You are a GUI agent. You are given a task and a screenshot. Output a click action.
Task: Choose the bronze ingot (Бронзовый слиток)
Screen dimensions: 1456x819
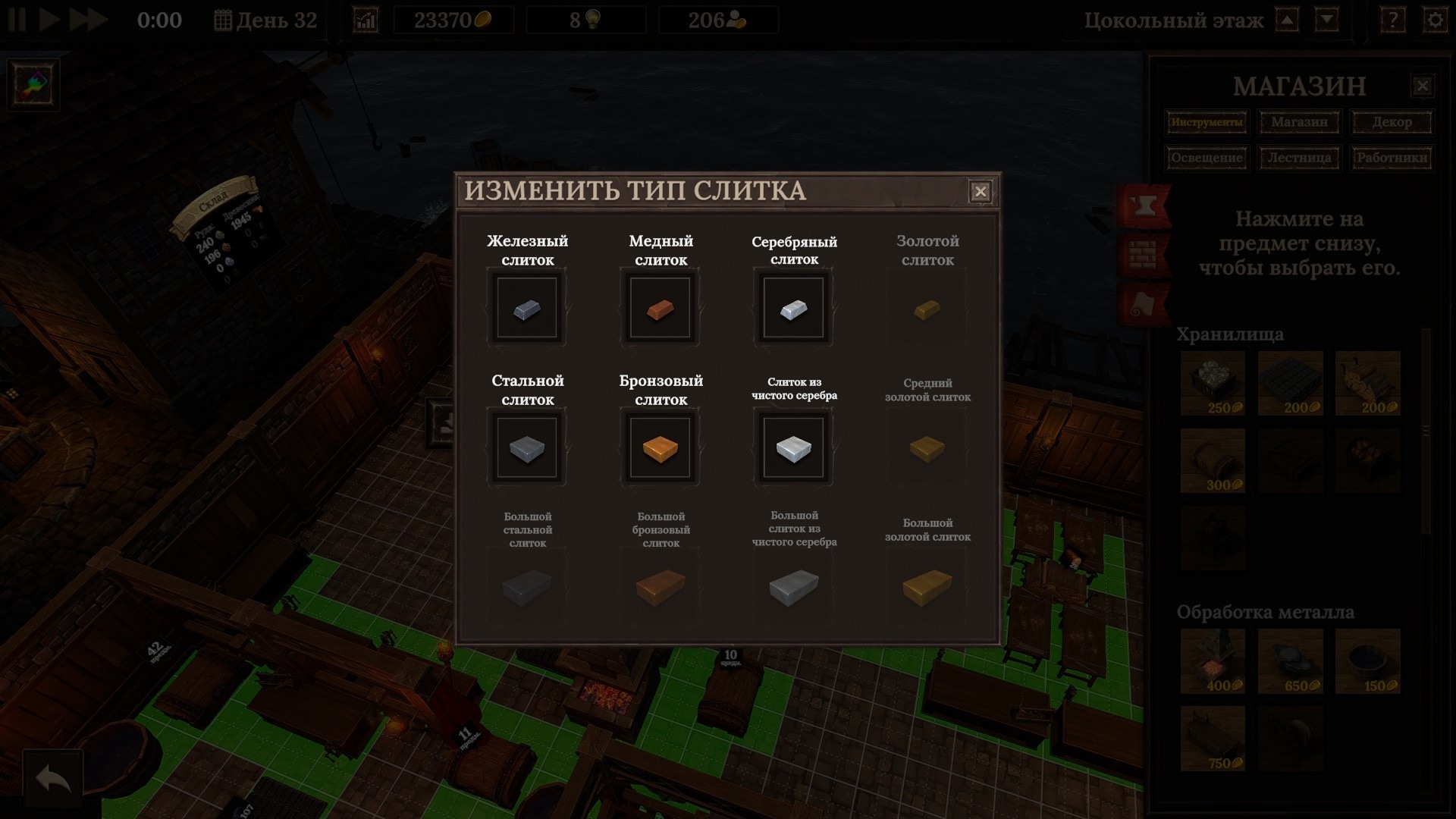click(661, 447)
